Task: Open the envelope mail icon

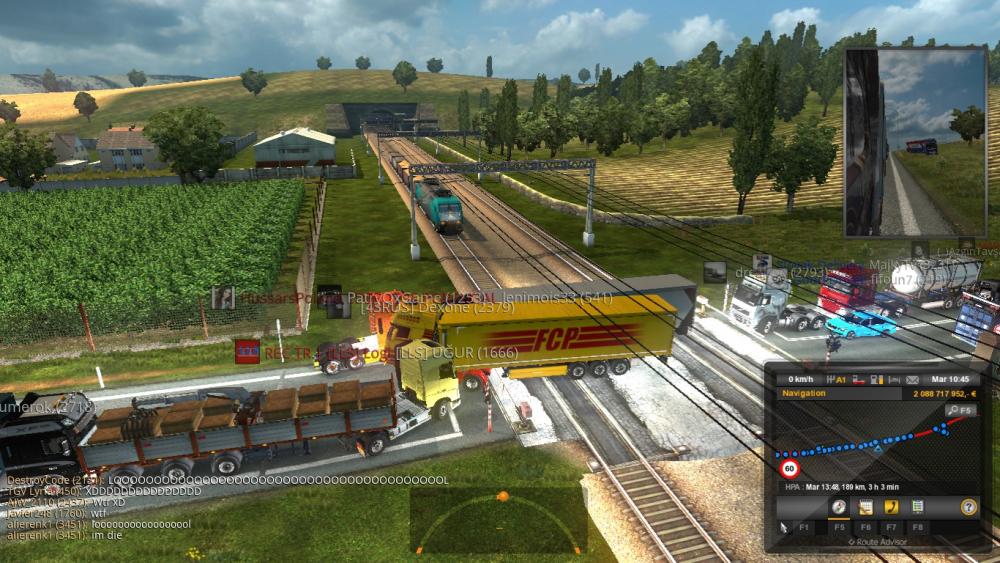Action: [x=912, y=380]
